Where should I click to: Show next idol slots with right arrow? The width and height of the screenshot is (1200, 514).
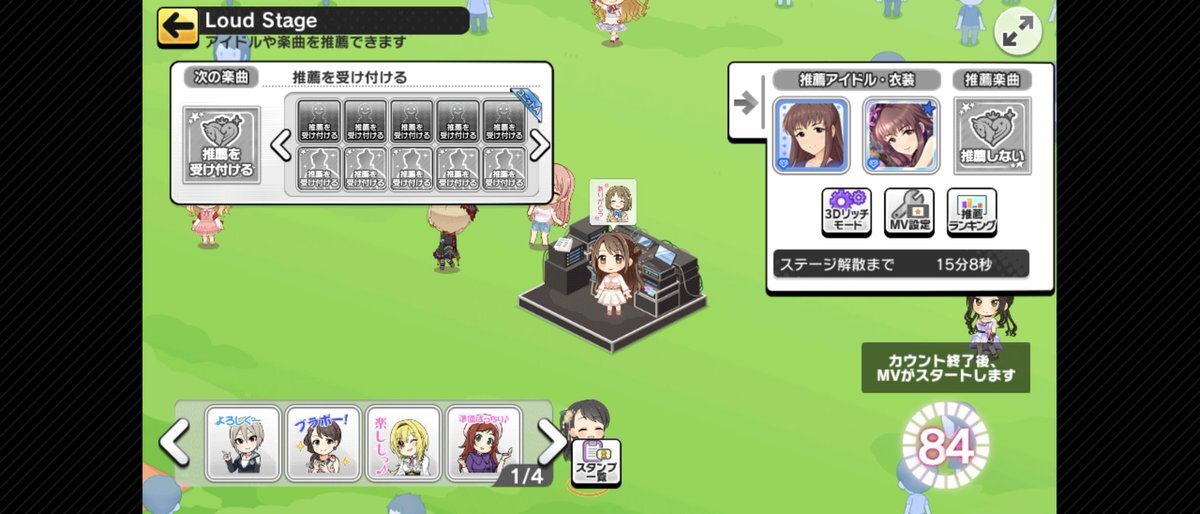click(x=540, y=146)
